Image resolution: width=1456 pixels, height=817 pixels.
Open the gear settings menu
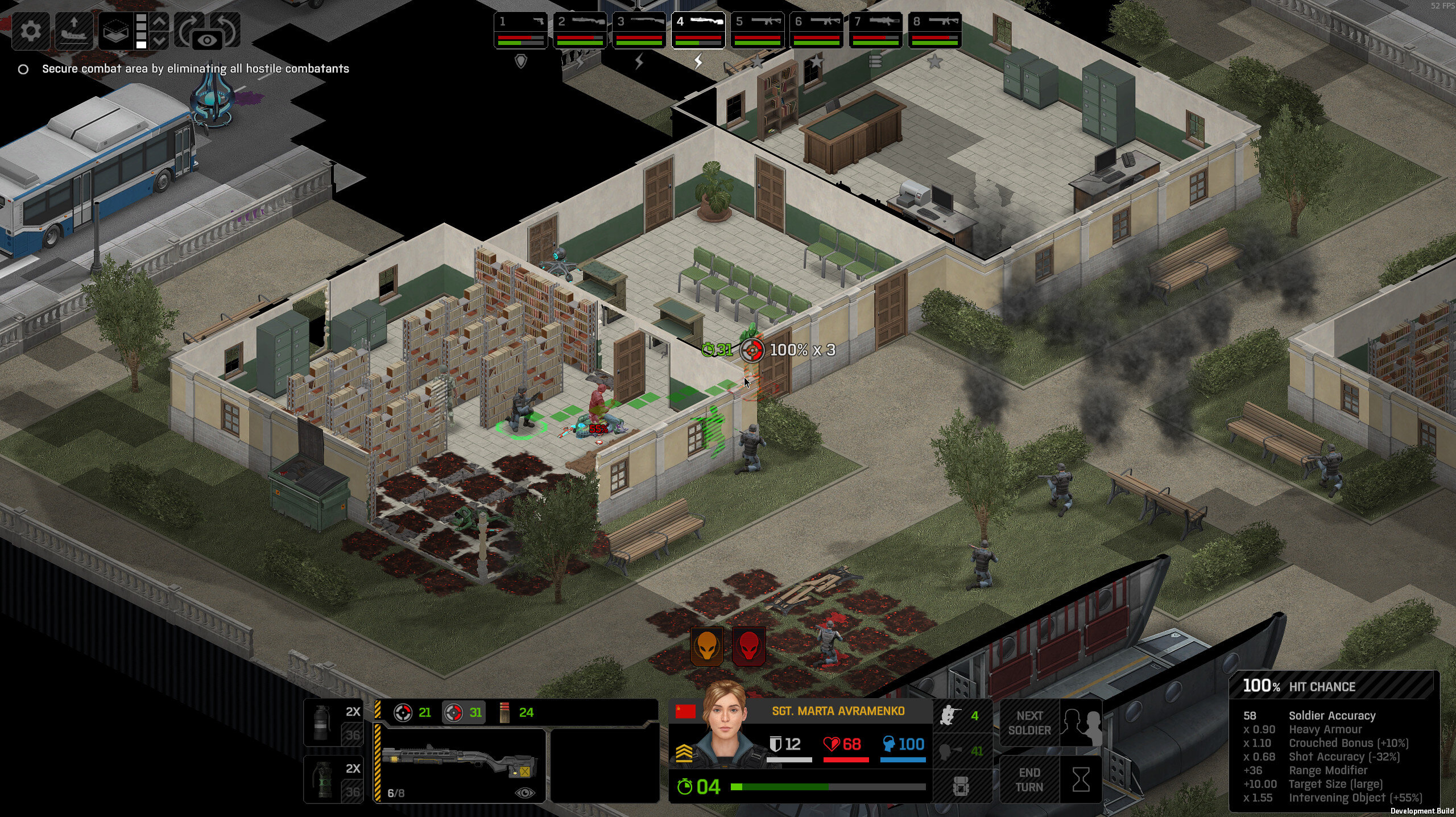(31, 30)
